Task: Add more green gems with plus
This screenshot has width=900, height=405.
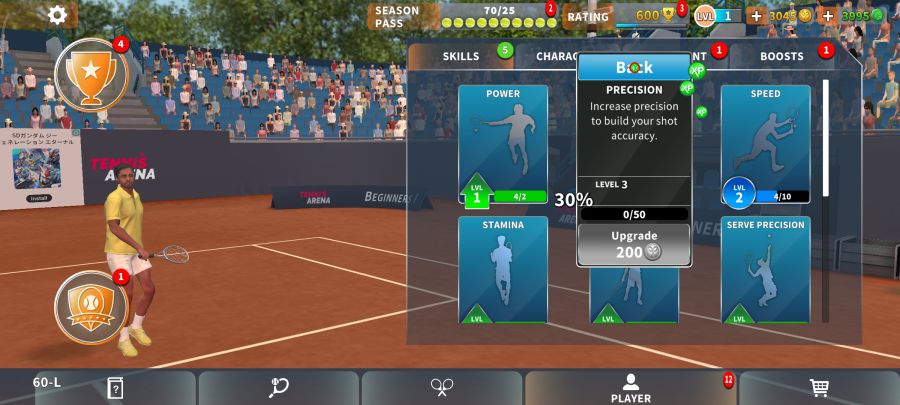Action: [x=828, y=16]
